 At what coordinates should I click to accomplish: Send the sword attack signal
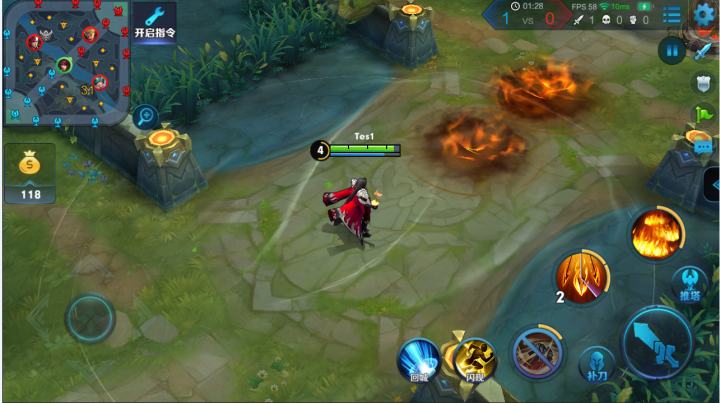pos(703,52)
